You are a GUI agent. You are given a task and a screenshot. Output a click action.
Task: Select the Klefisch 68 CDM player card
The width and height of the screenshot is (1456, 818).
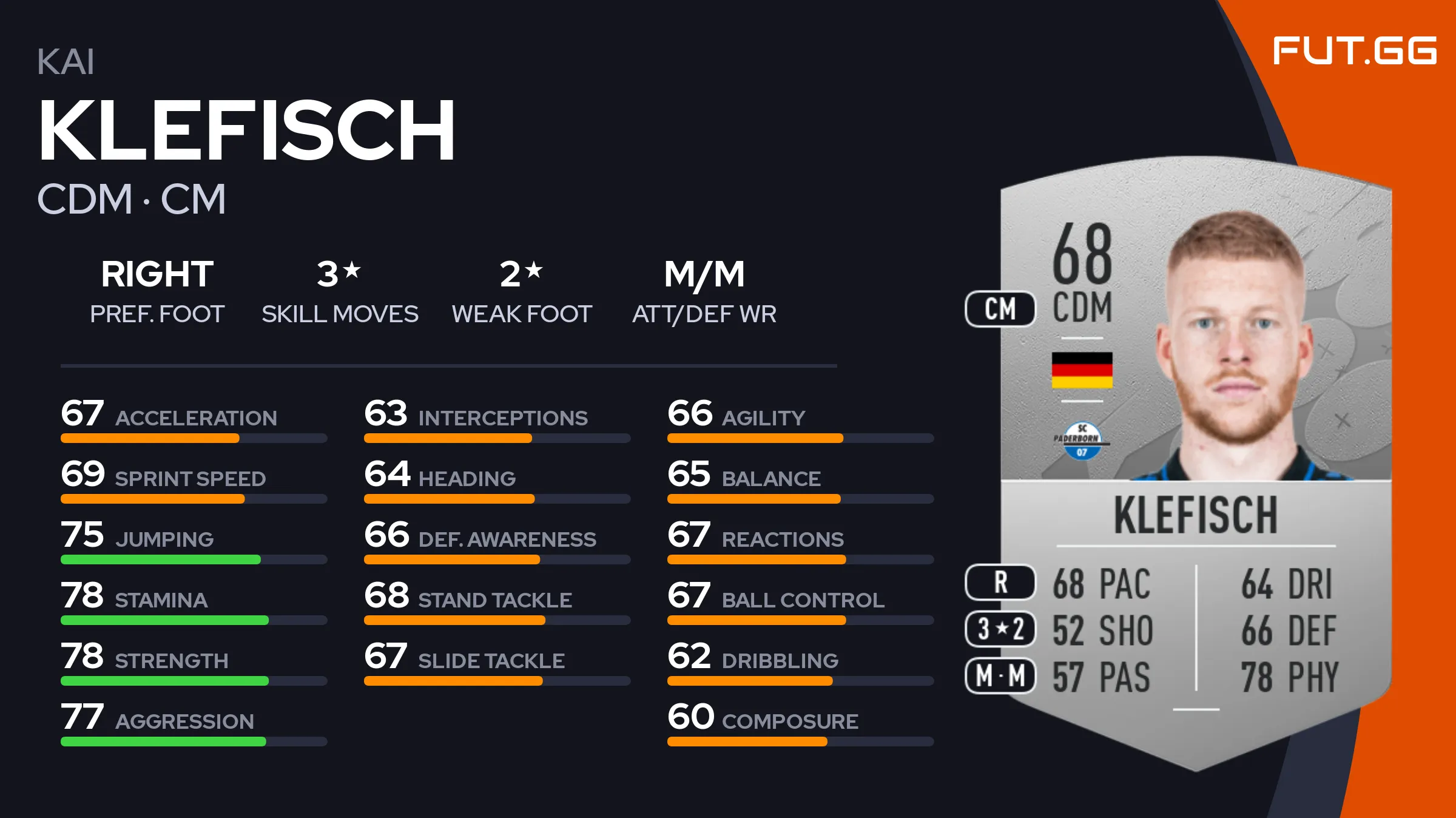click(x=1195, y=461)
